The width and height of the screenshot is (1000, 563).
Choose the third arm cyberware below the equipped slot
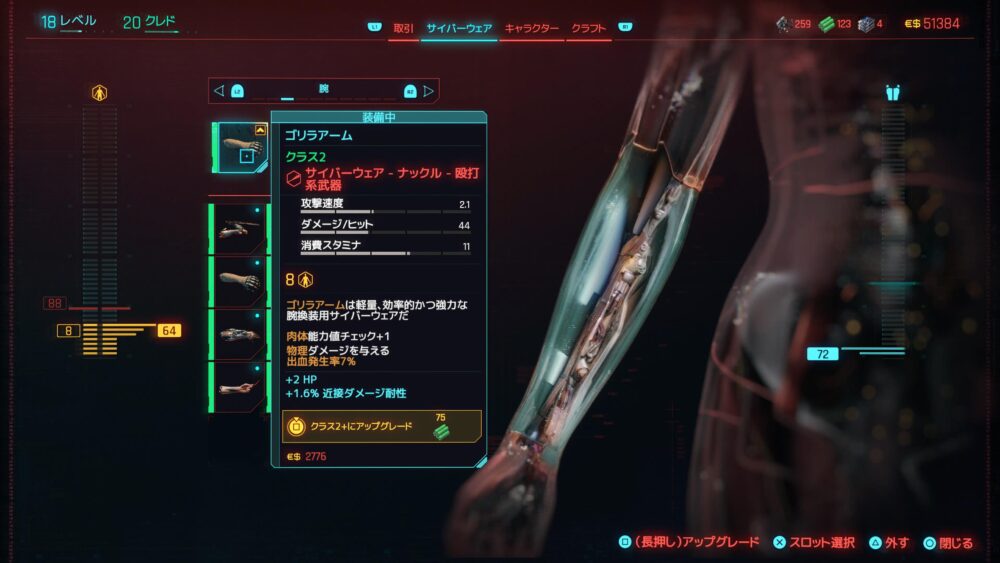[240, 335]
